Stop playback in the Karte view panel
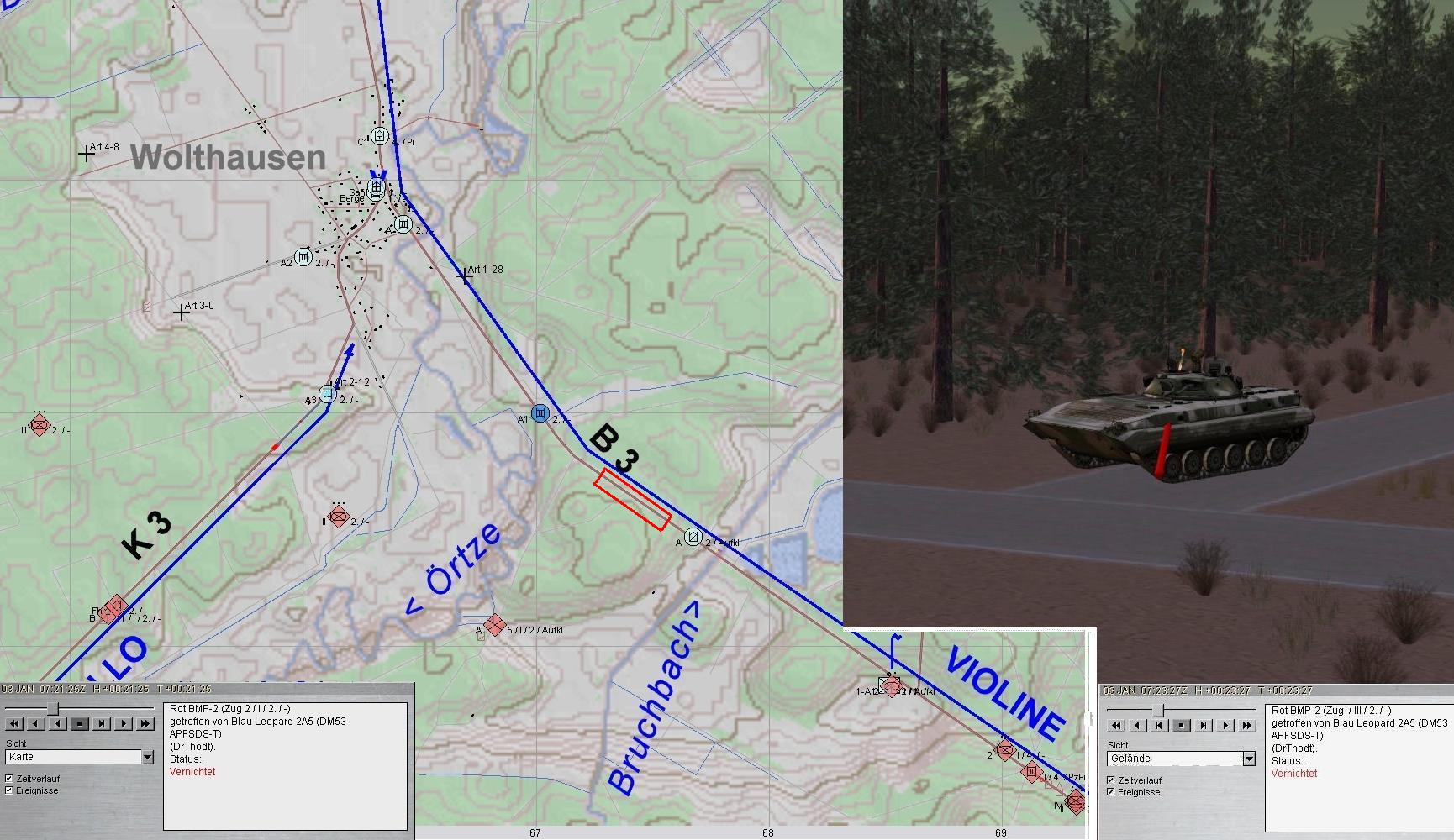This screenshot has height=840, width=1454. pyautogui.click(x=80, y=723)
